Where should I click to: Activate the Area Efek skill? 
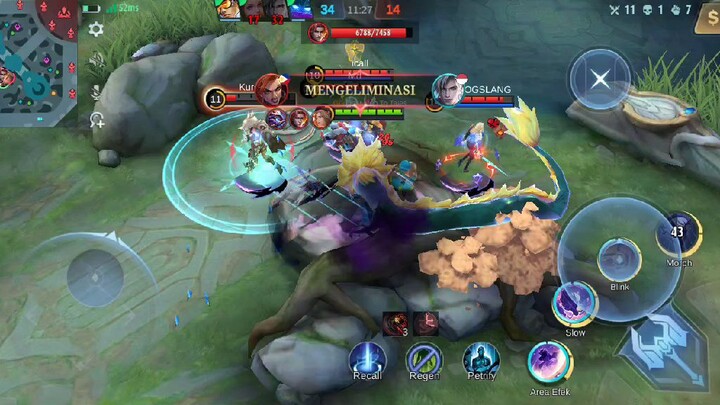point(549,360)
